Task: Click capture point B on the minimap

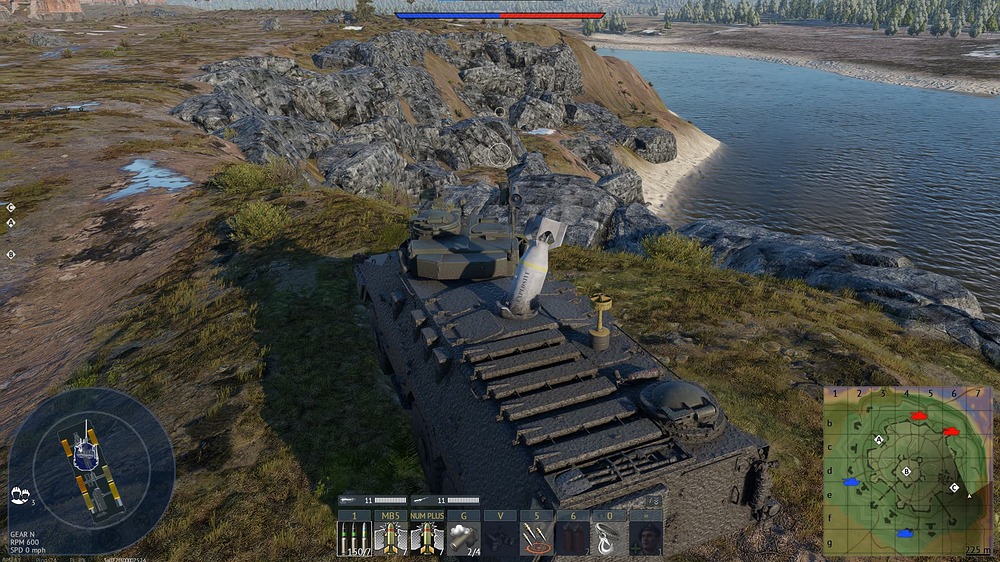Action: (907, 471)
